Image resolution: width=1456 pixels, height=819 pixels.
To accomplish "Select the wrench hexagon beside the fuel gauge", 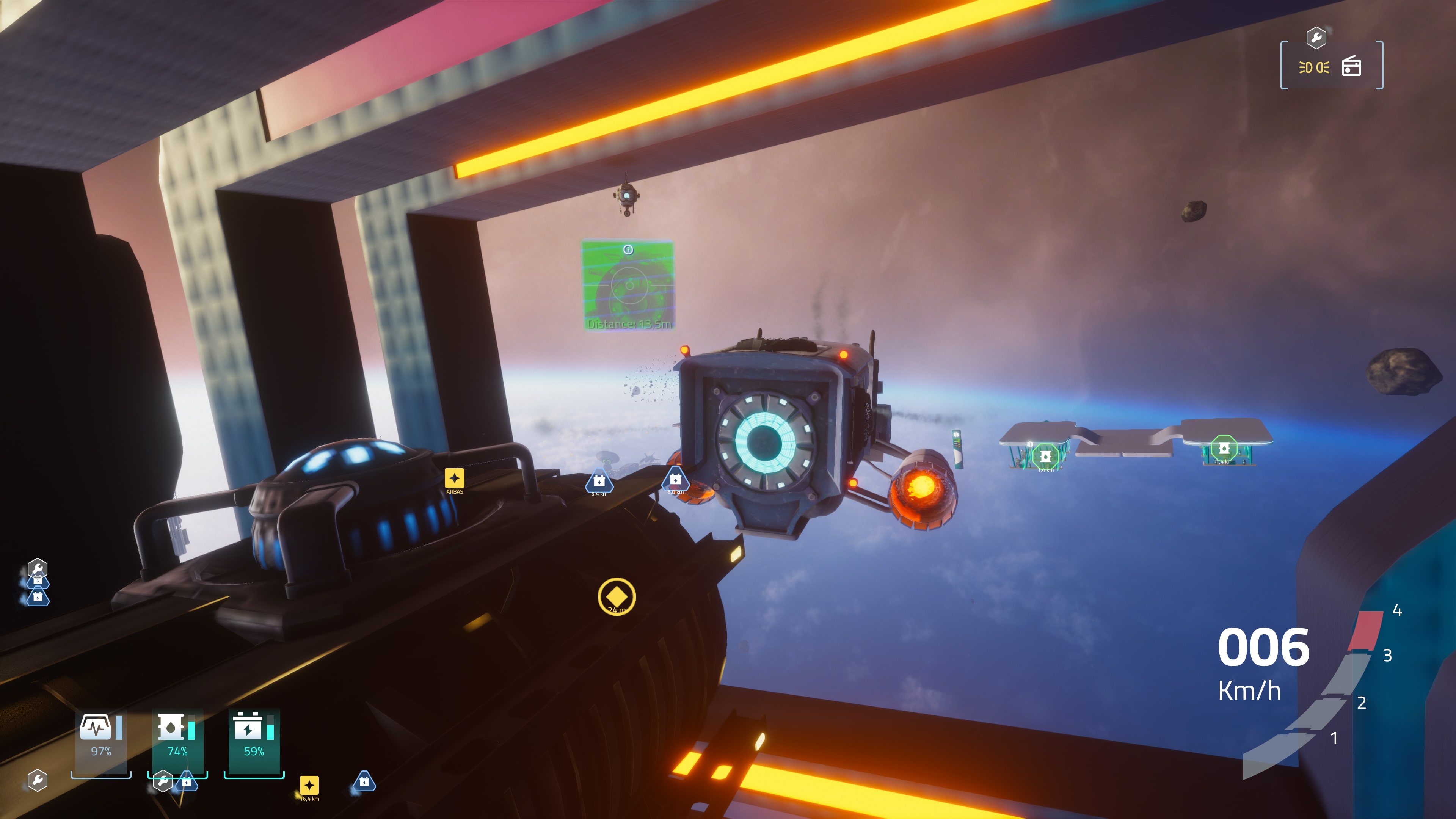I will click(163, 782).
